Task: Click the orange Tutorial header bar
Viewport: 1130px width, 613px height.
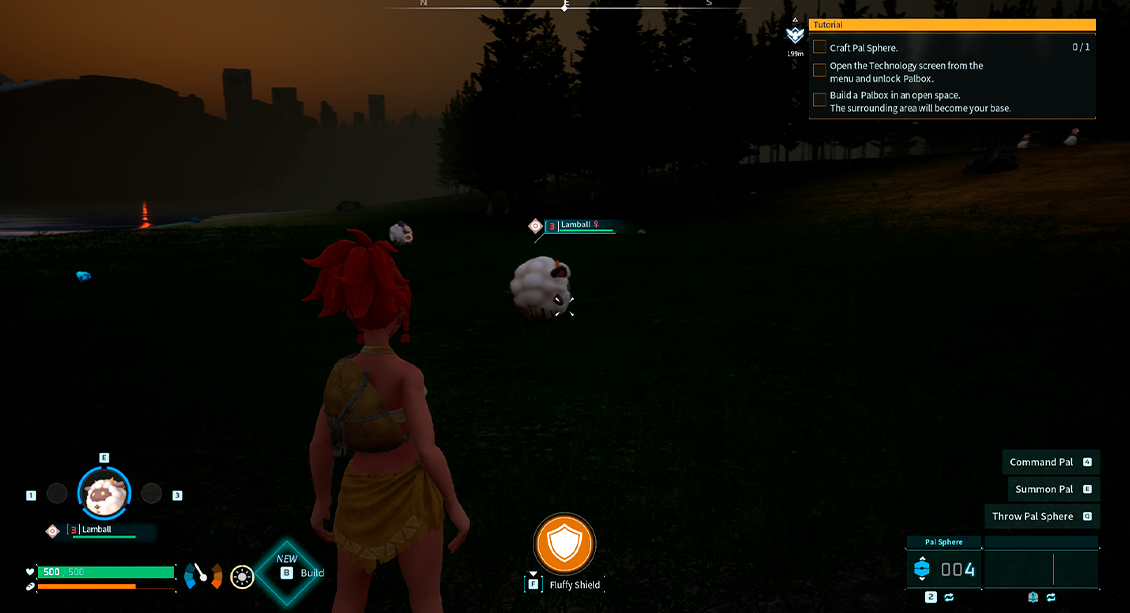Action: [x=951, y=24]
